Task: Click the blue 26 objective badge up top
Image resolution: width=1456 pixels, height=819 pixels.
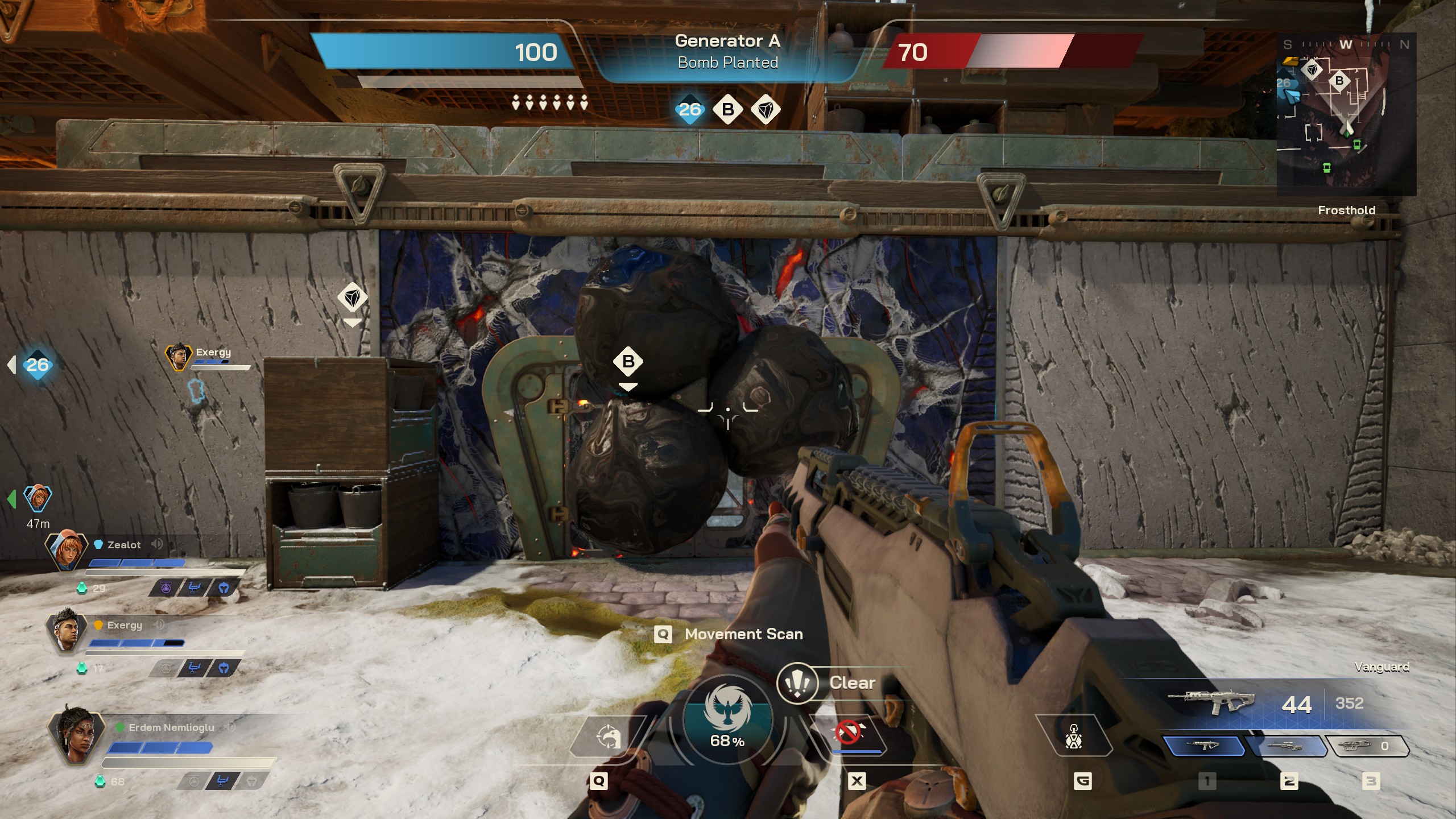Action: click(690, 109)
